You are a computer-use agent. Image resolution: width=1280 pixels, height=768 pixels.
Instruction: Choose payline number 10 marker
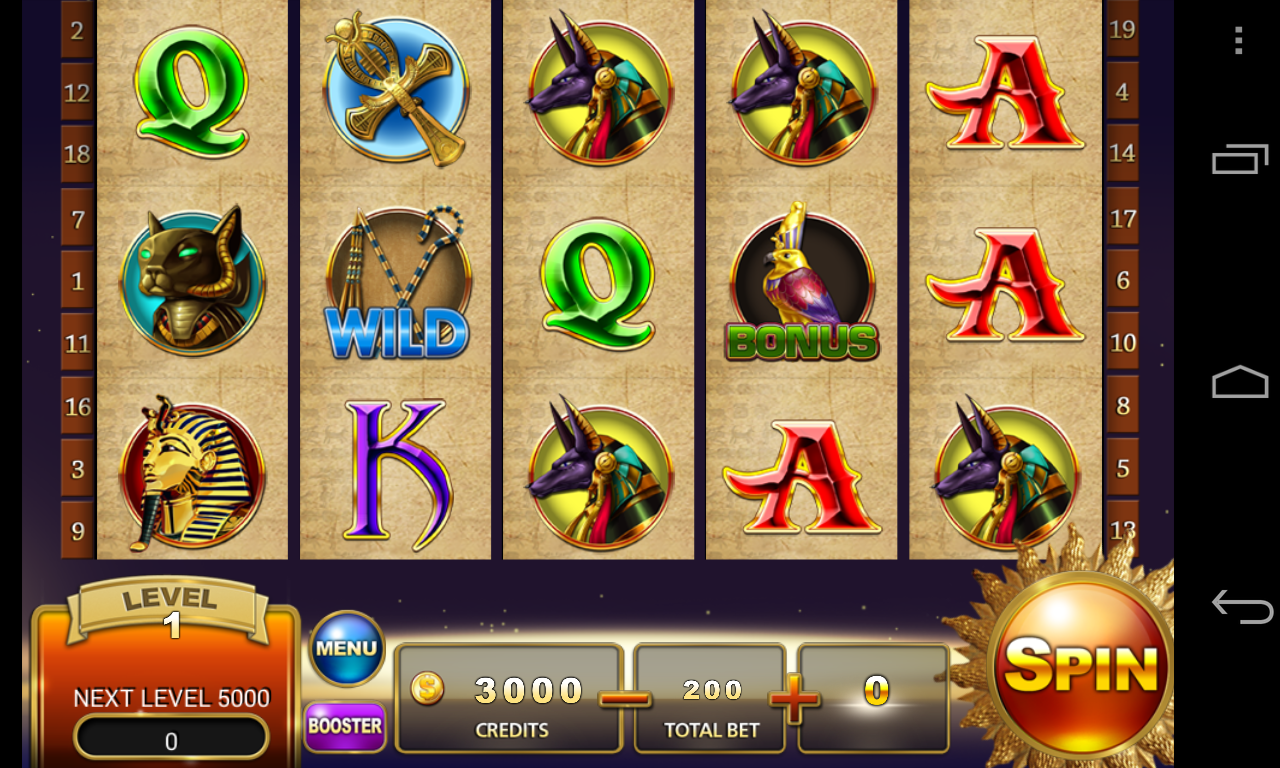click(1123, 342)
